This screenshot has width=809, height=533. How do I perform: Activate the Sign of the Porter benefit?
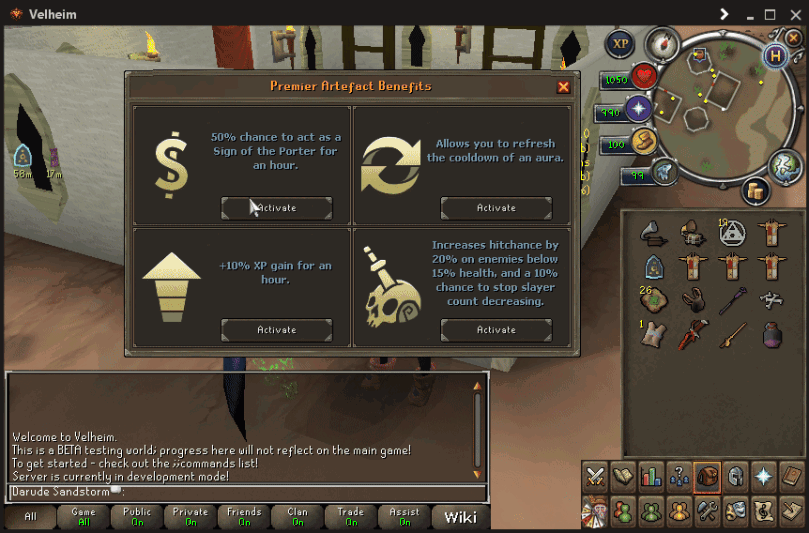pos(276,207)
